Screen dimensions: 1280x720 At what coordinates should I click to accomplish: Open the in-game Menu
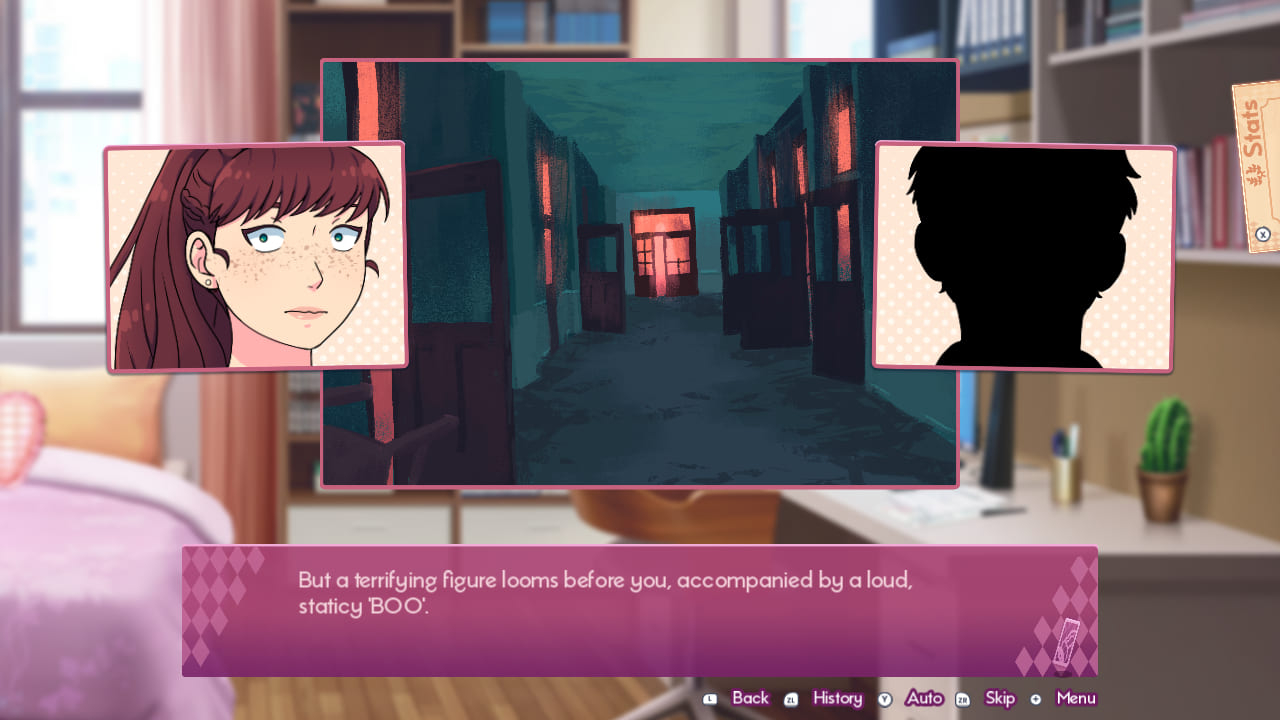1076,697
